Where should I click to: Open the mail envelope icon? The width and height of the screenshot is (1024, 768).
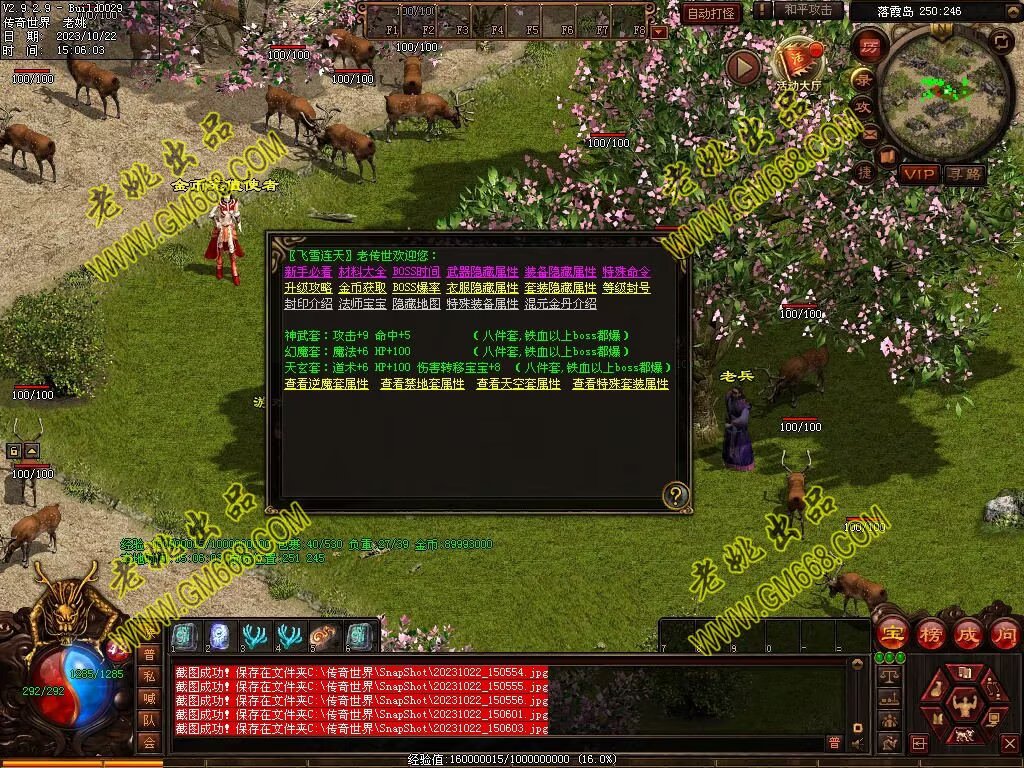click(869, 133)
